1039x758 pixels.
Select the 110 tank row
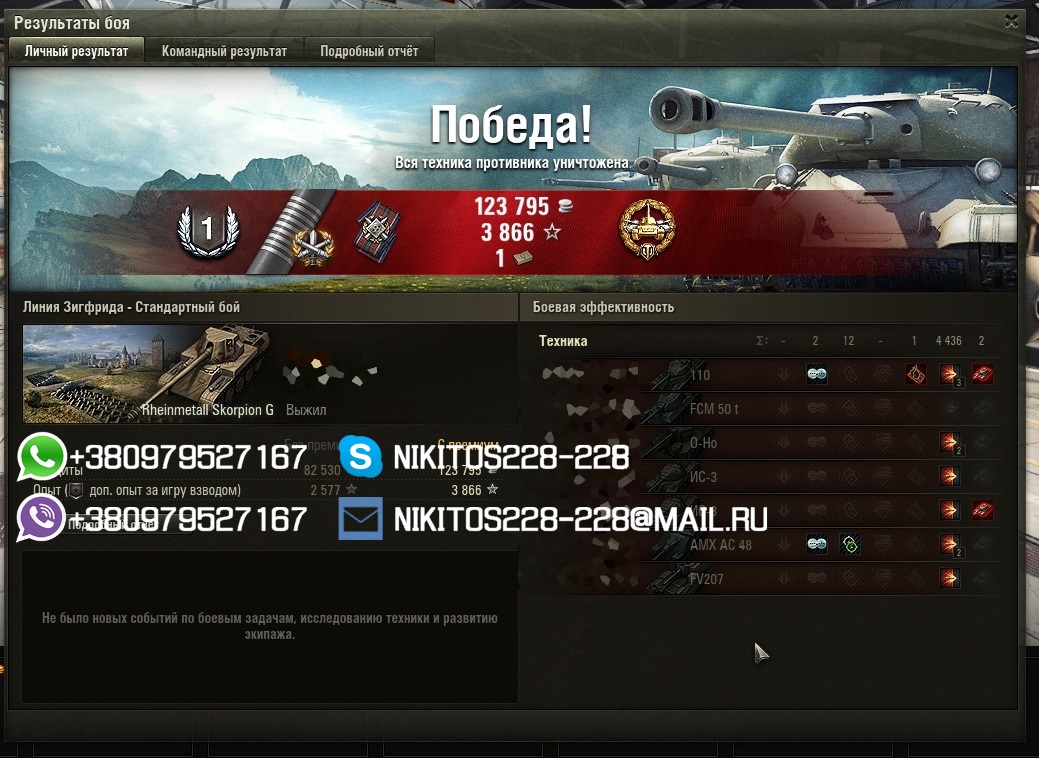click(698, 375)
